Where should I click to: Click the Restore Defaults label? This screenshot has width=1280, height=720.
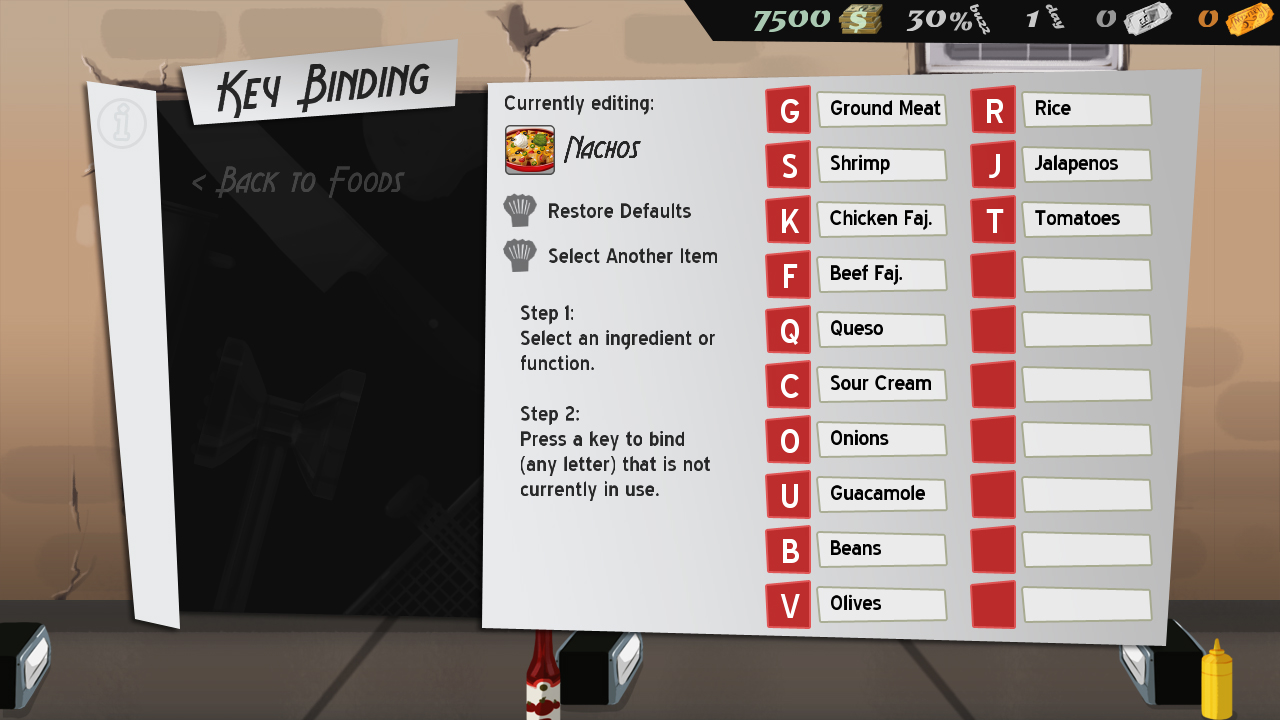(618, 211)
